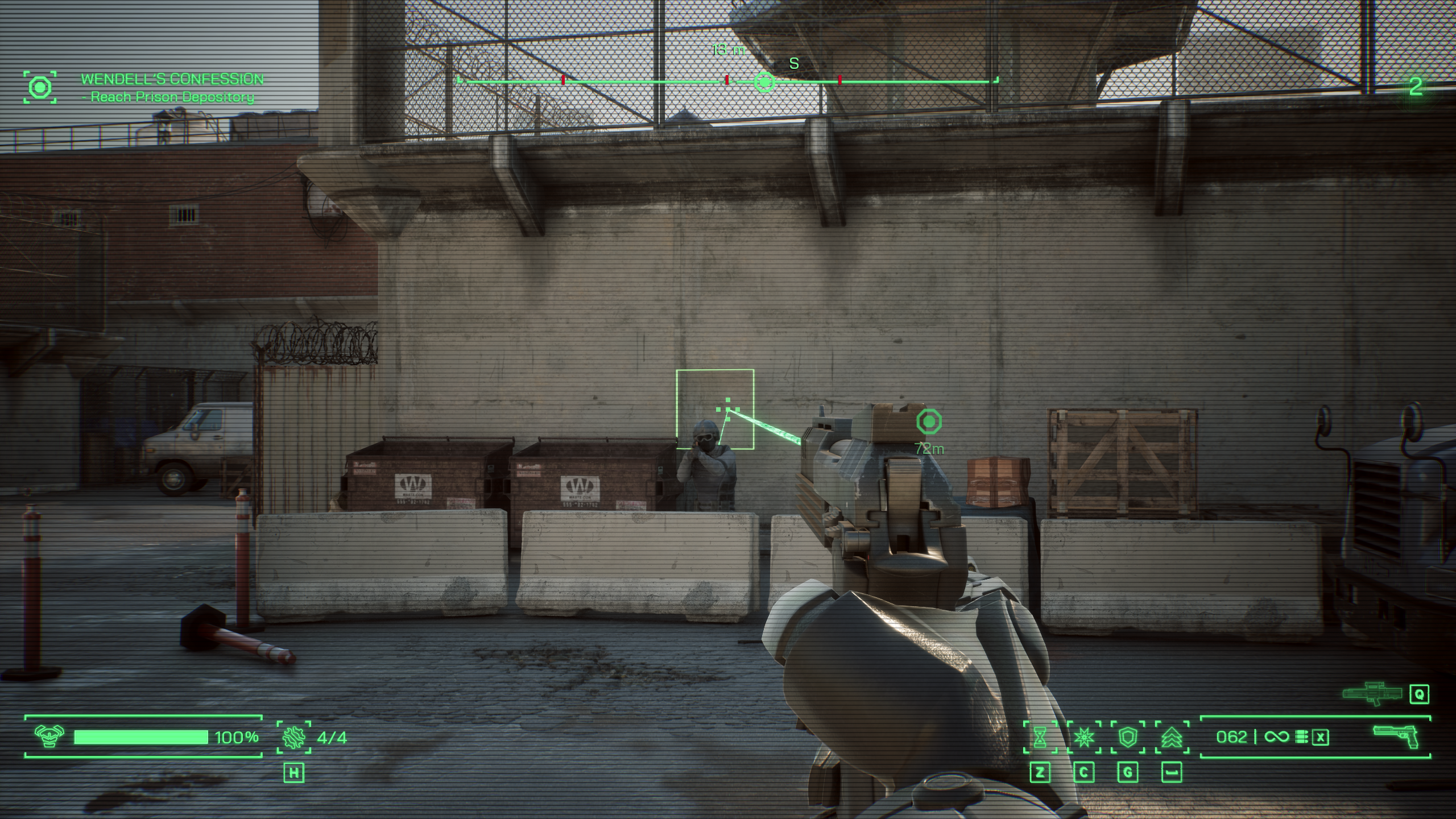Click the 72m objective waypoint marker
Image resolution: width=1456 pixels, height=819 pixels.
[929, 422]
